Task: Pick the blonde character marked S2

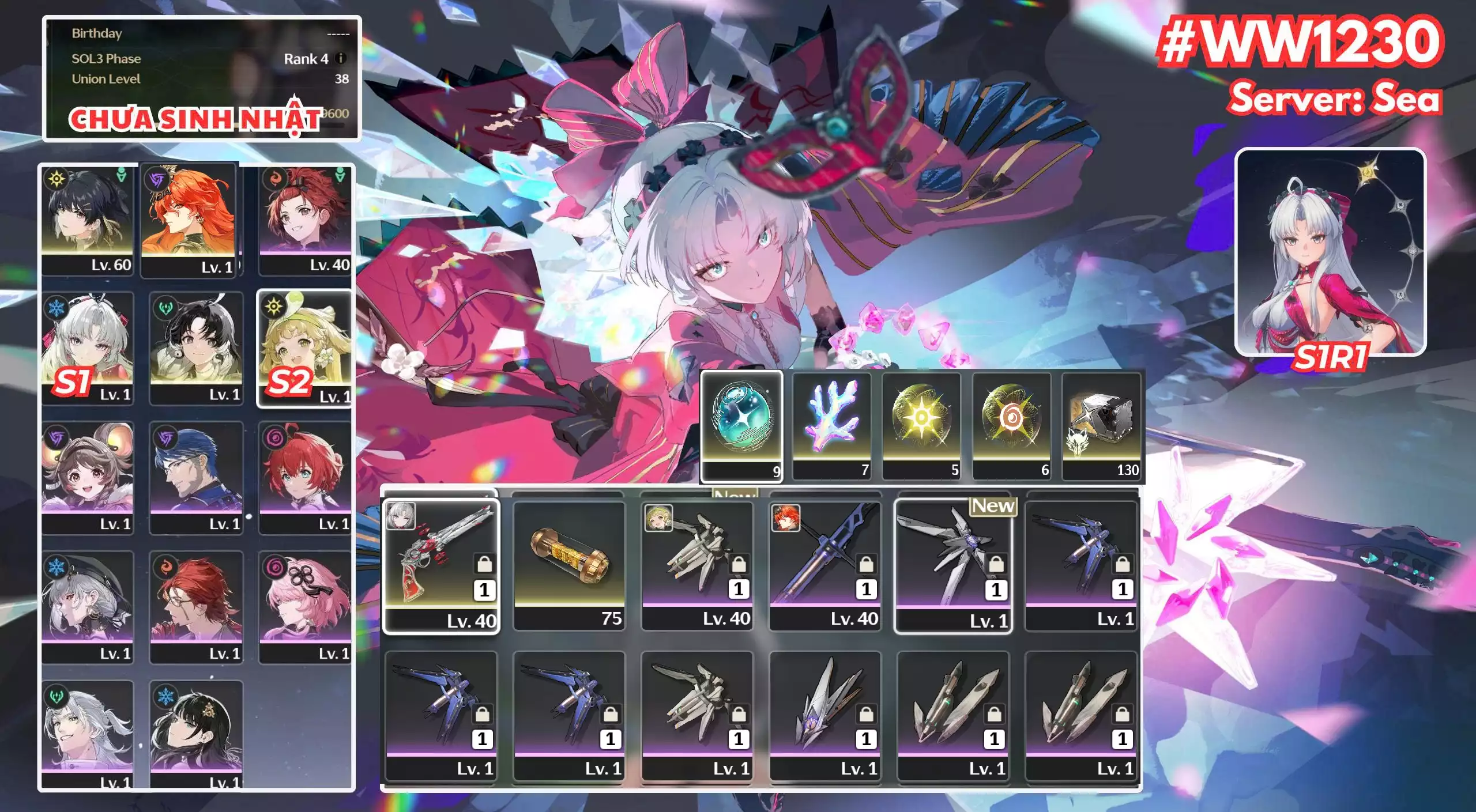Action: click(x=304, y=348)
